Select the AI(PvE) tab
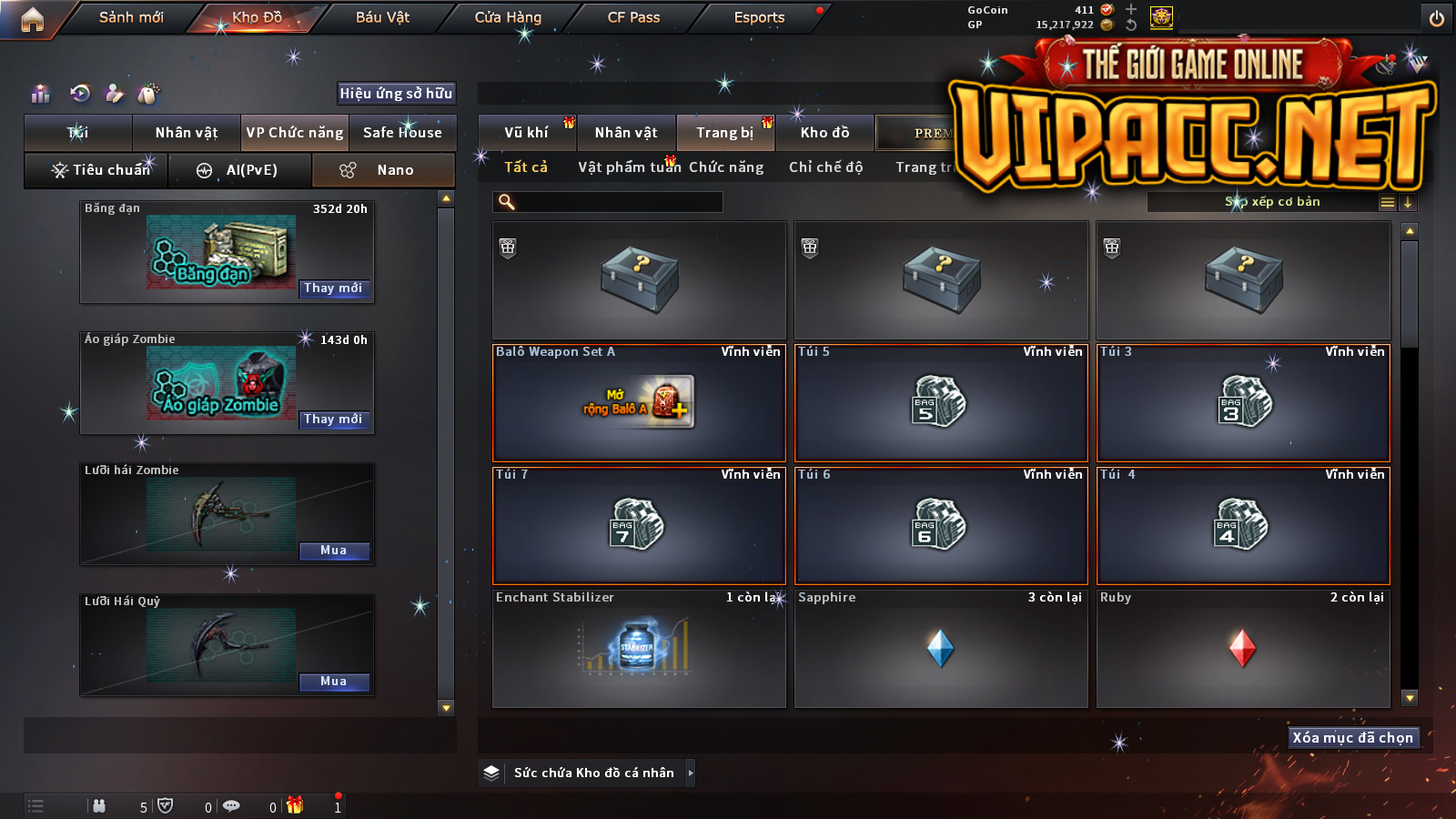 click(x=240, y=170)
